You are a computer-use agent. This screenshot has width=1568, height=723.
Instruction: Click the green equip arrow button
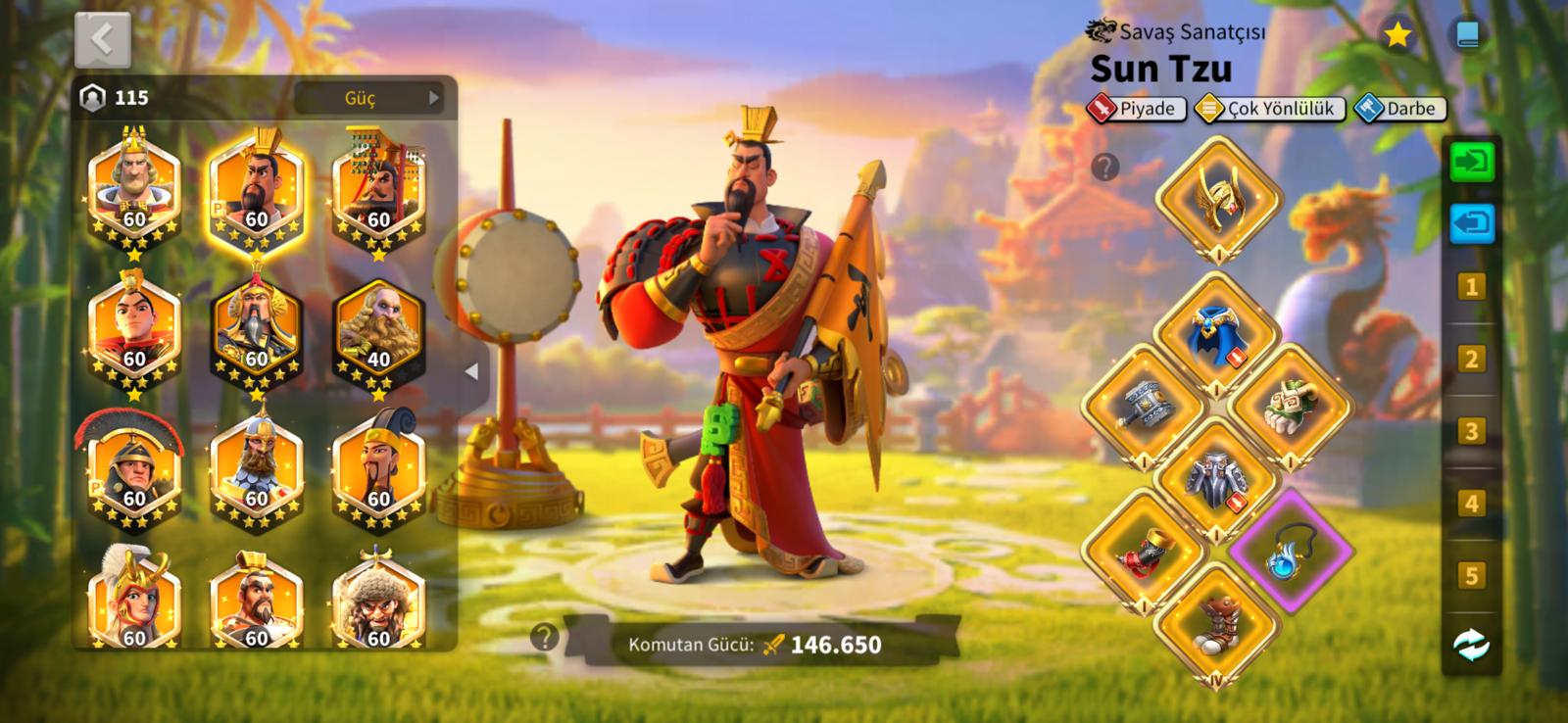(1471, 162)
